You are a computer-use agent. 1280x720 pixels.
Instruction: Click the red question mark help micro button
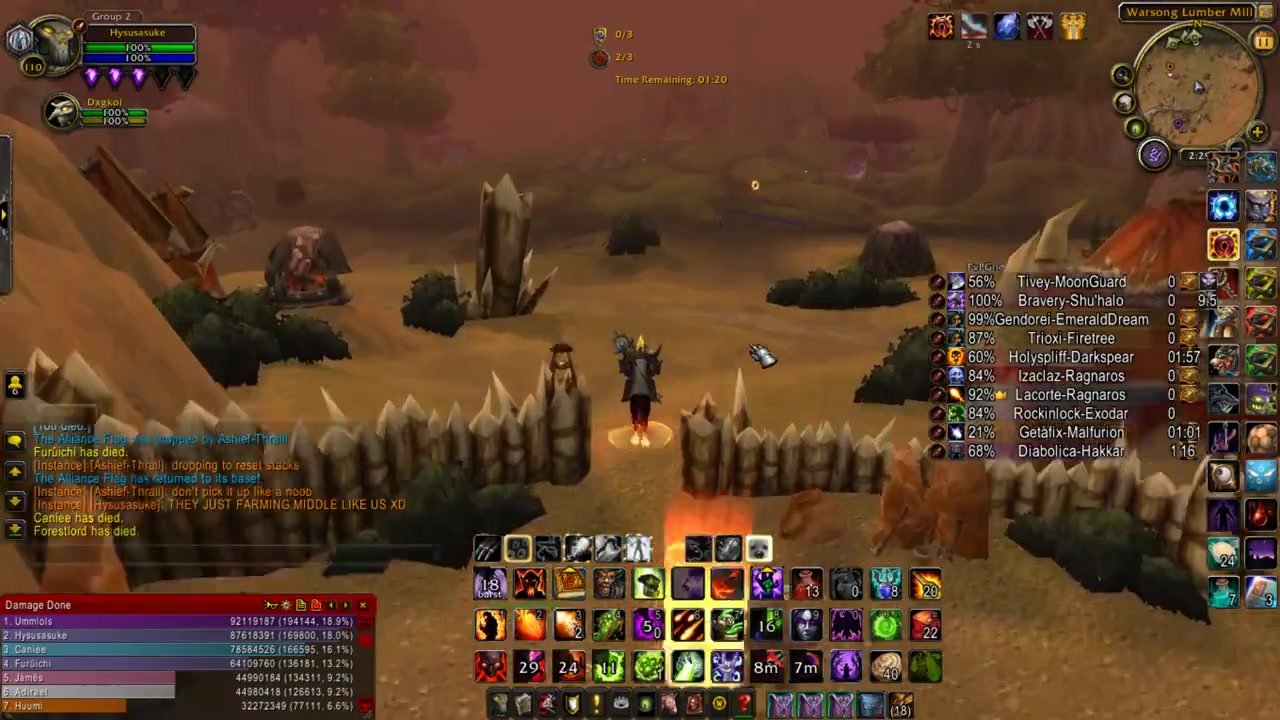point(742,705)
